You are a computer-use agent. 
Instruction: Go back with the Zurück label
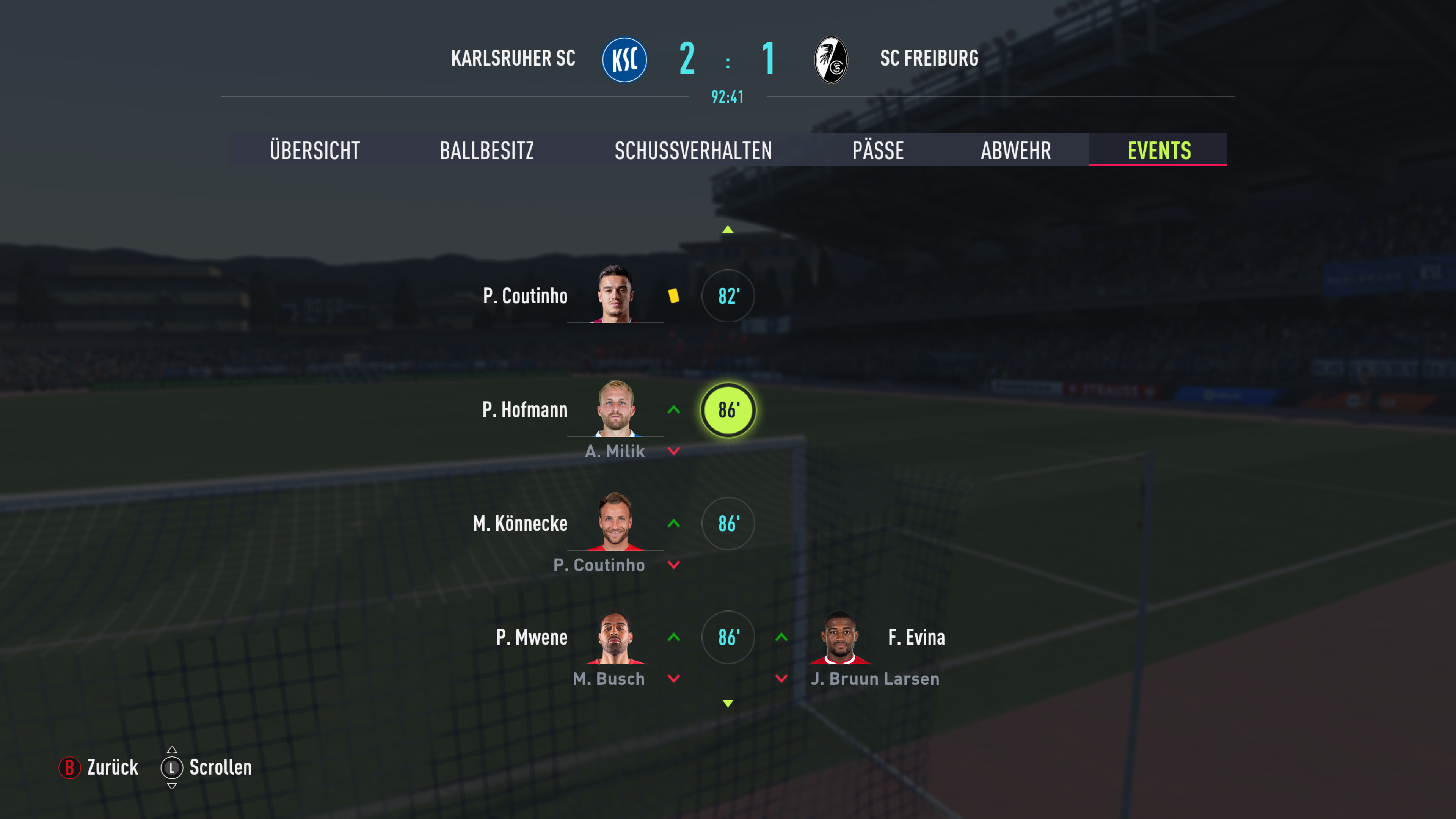tap(112, 767)
